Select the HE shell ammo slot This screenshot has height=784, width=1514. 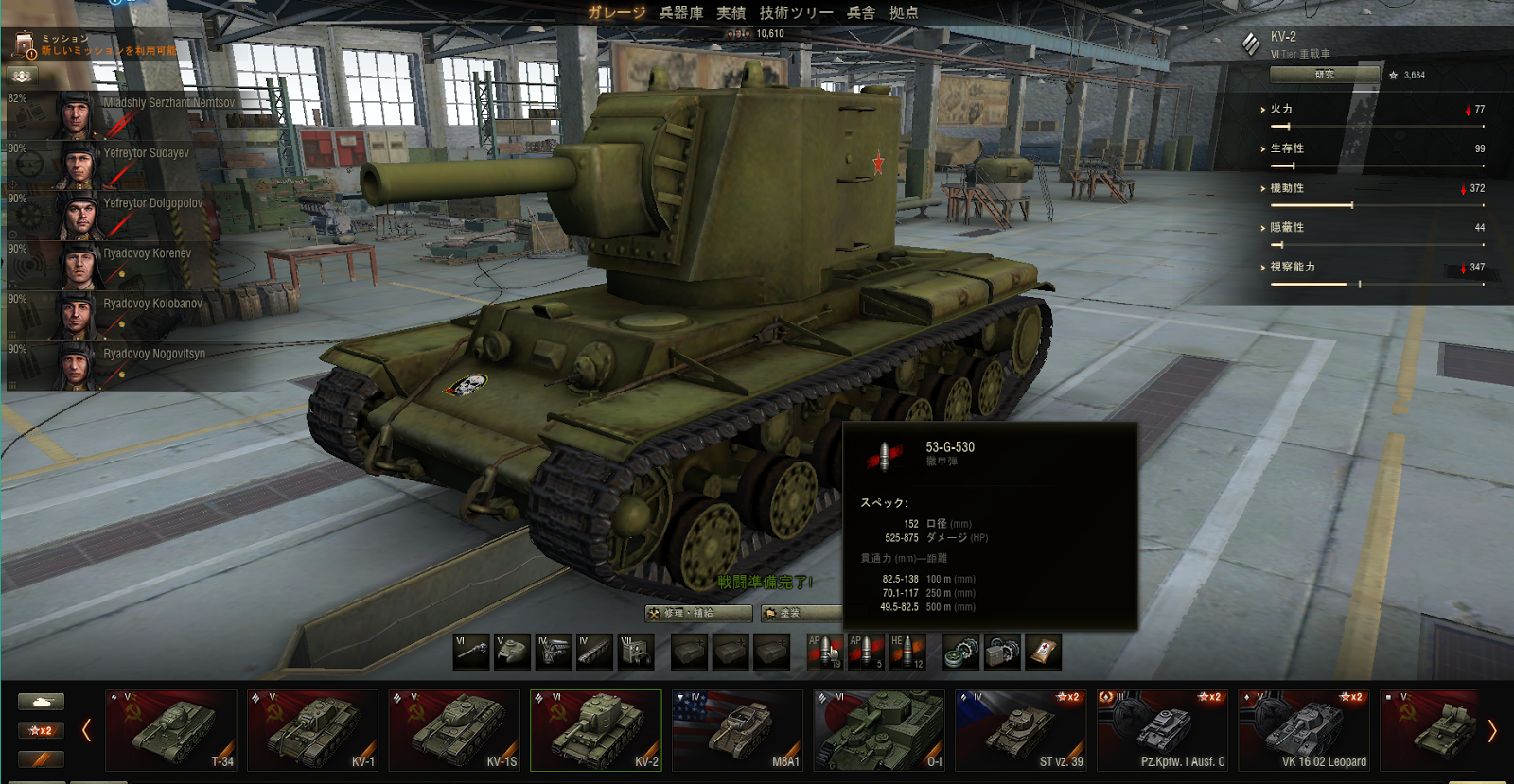tap(907, 652)
